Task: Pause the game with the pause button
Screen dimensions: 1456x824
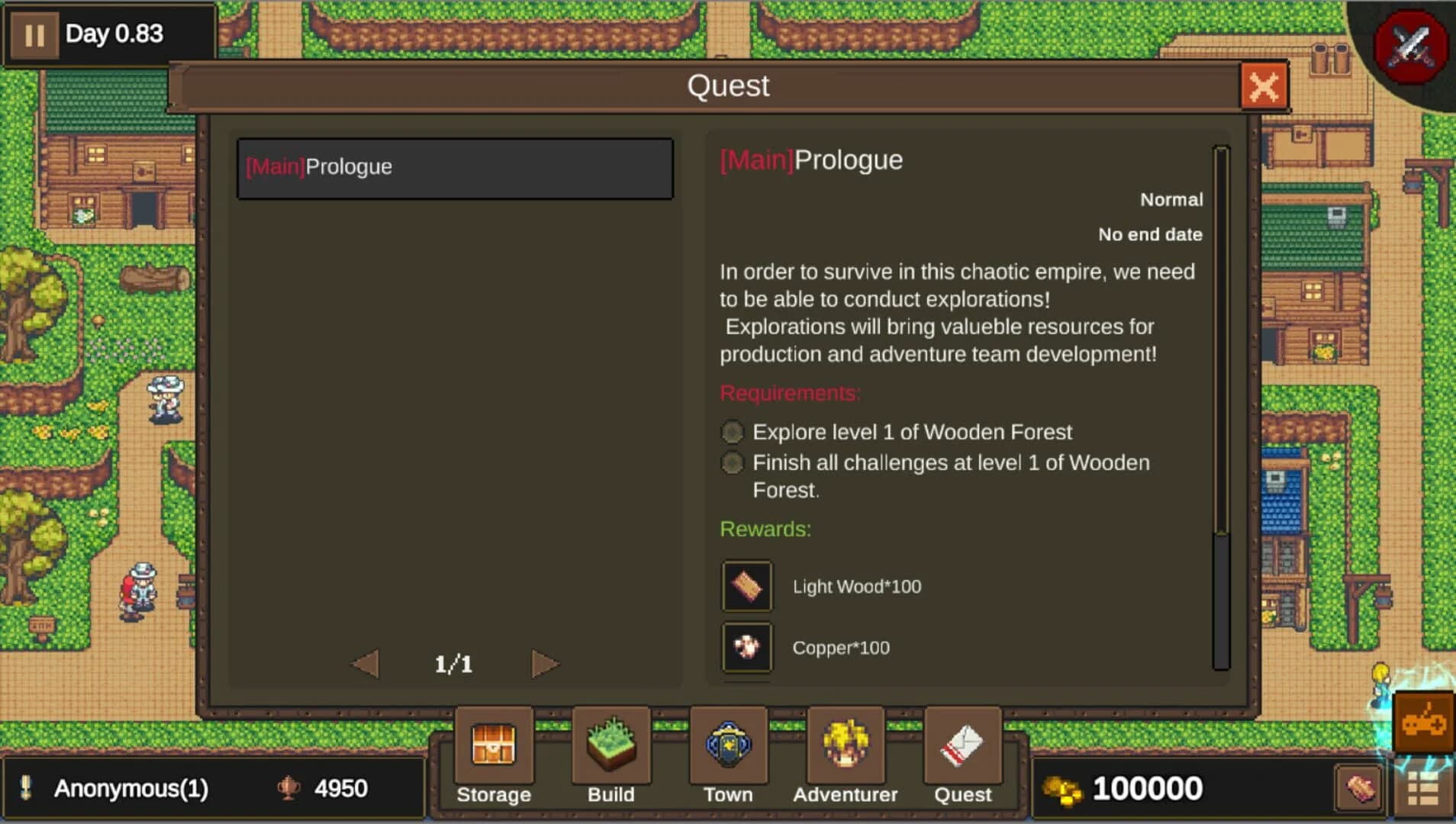Action: [34, 34]
